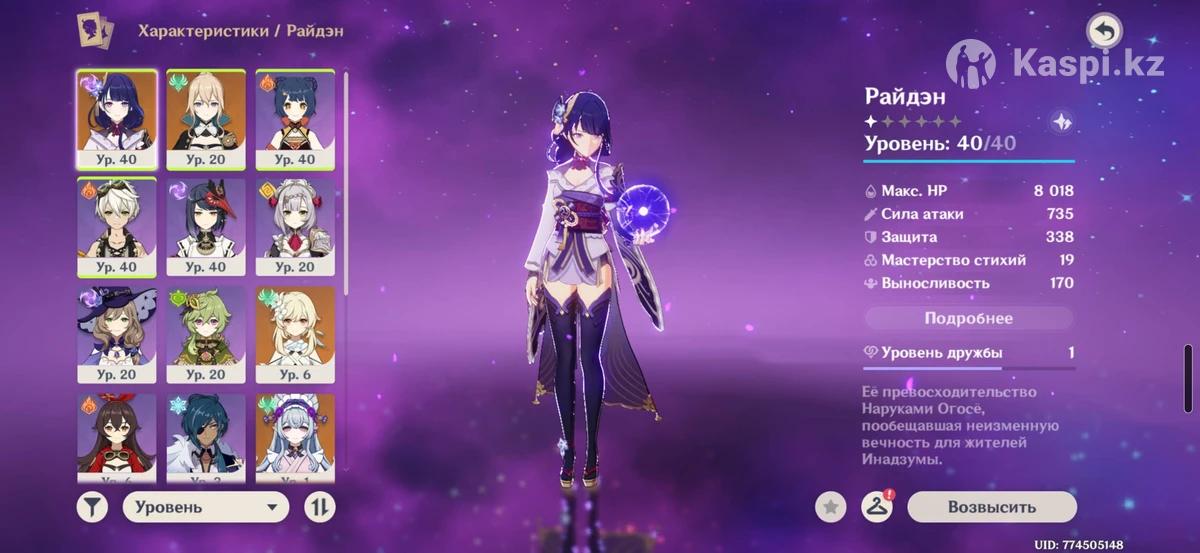This screenshot has height=553, width=1200.
Task: Click the Подробнее details button
Action: 968,319
